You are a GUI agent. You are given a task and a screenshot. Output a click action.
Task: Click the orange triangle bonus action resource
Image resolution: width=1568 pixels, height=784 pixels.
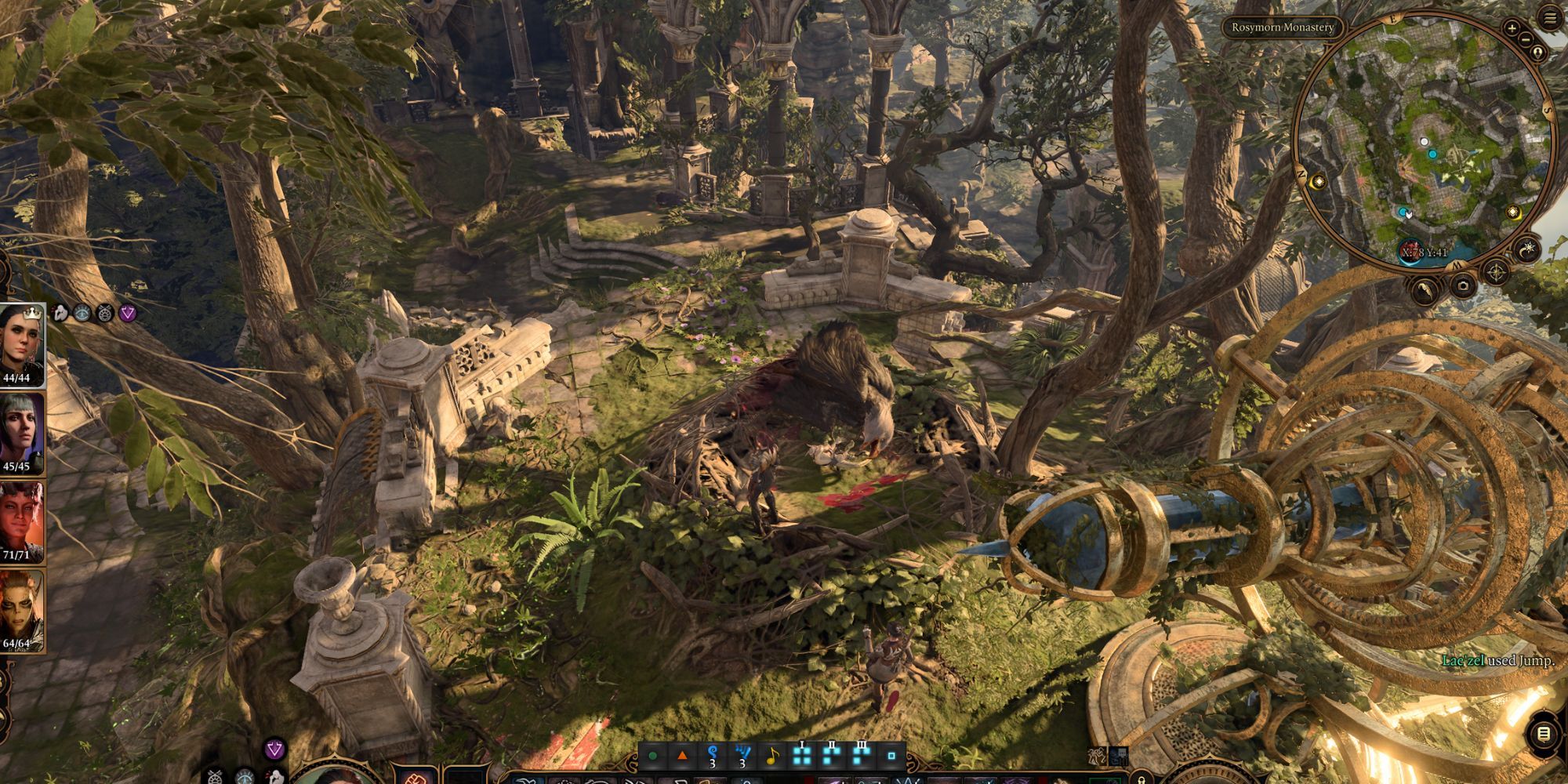click(x=682, y=757)
